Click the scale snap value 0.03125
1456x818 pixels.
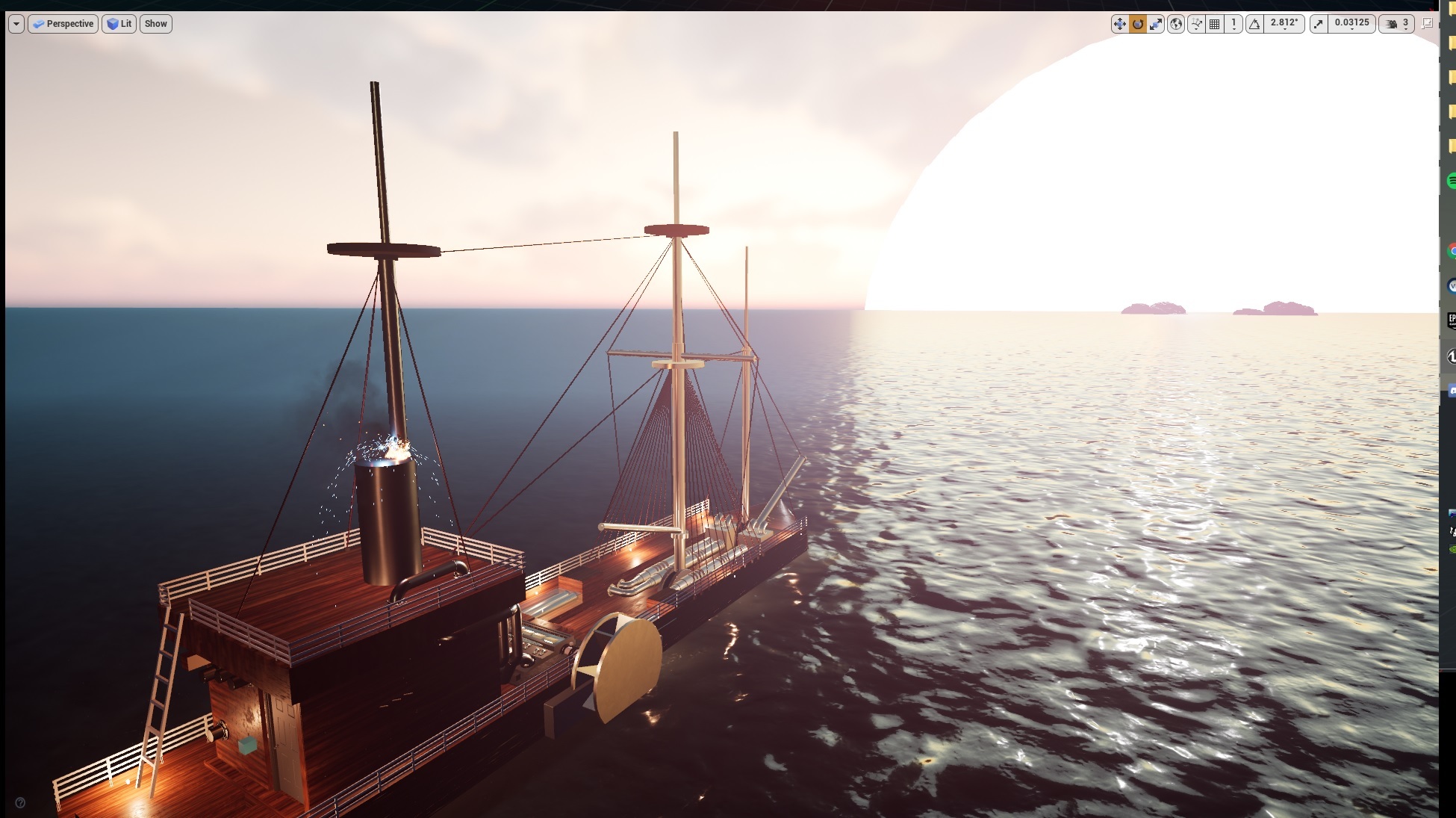[1351, 23]
